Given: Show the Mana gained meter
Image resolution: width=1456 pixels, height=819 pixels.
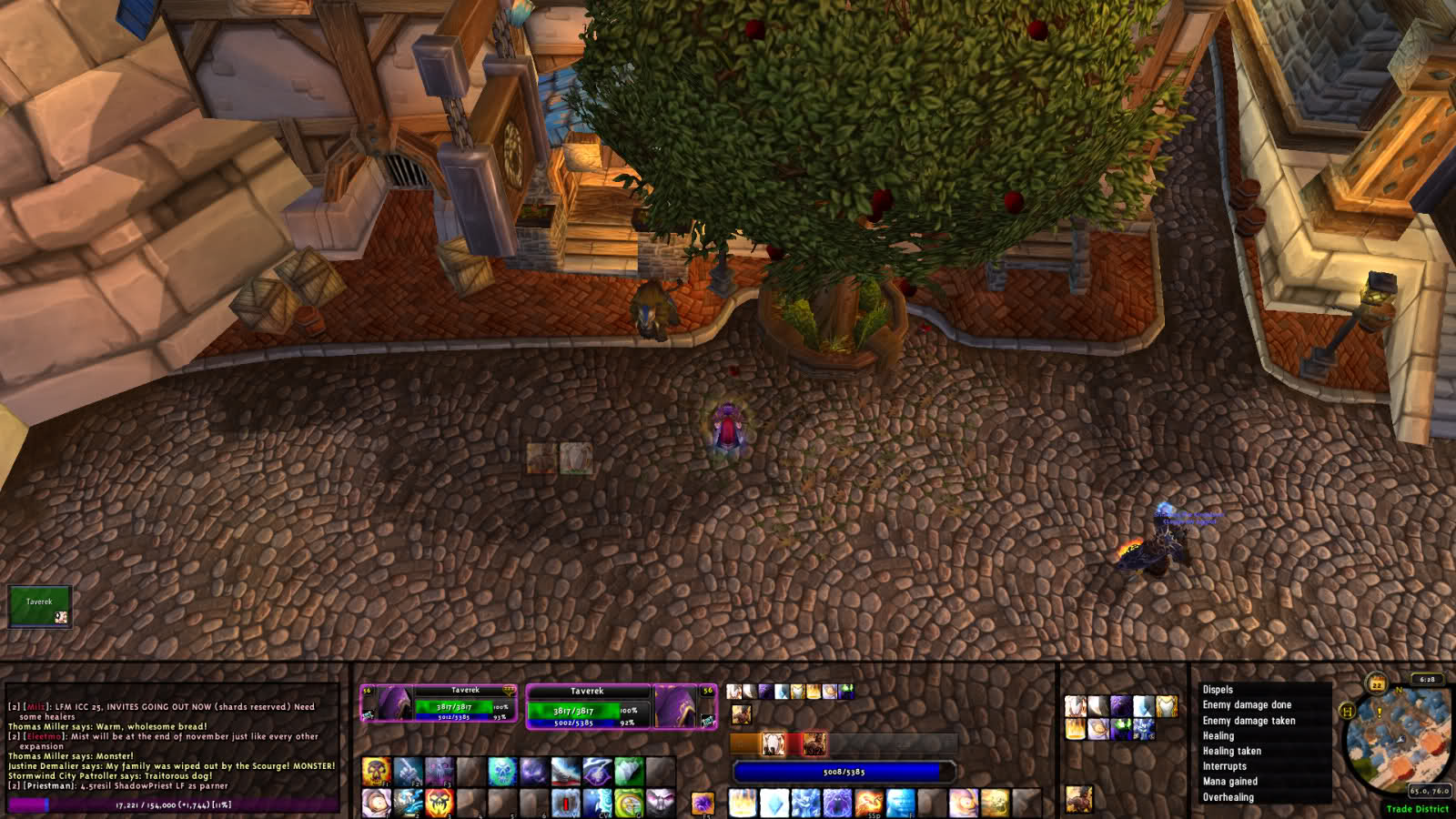Looking at the screenshot, I should pos(1229,782).
